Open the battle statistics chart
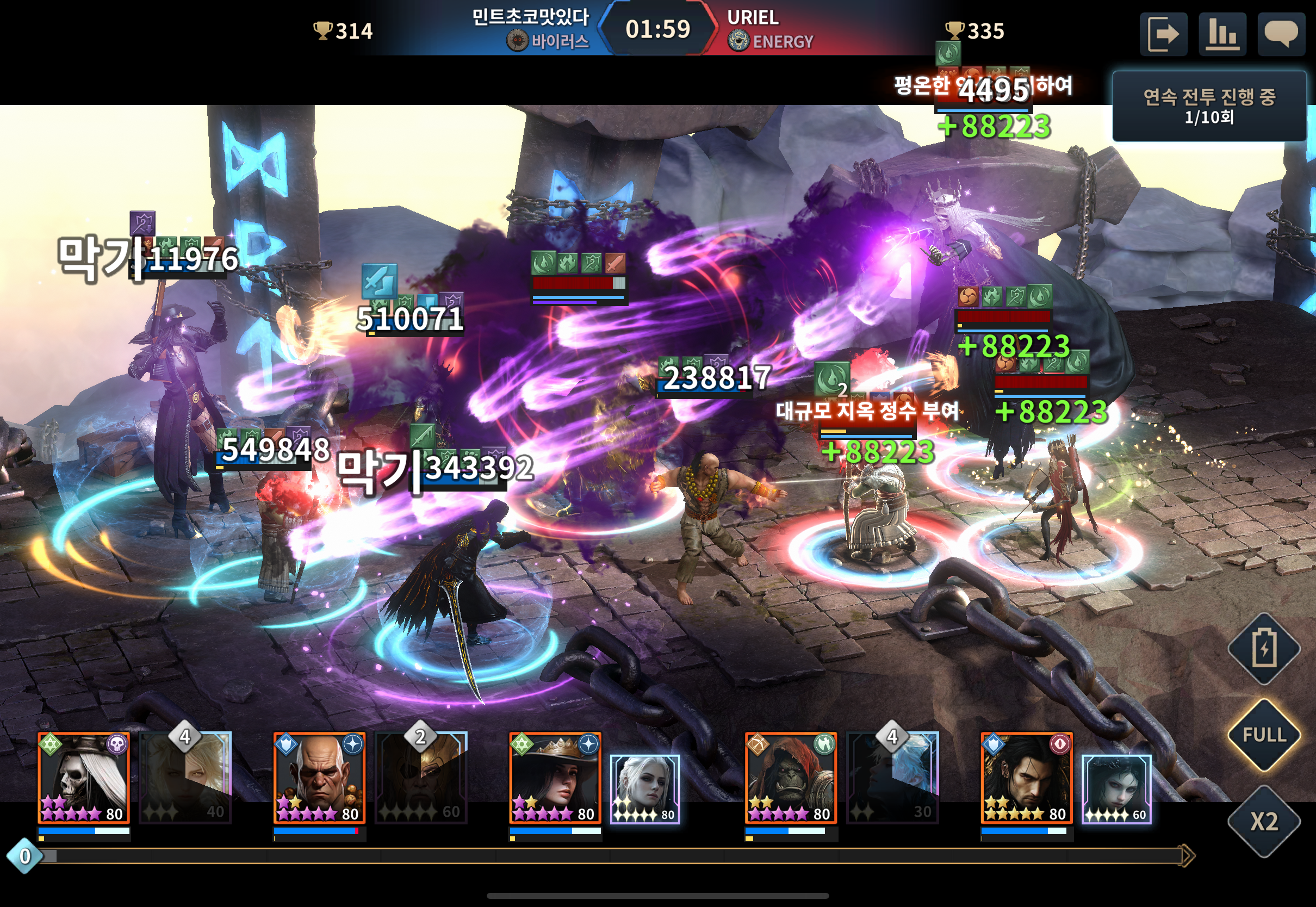1316x907 pixels. (x=1222, y=34)
